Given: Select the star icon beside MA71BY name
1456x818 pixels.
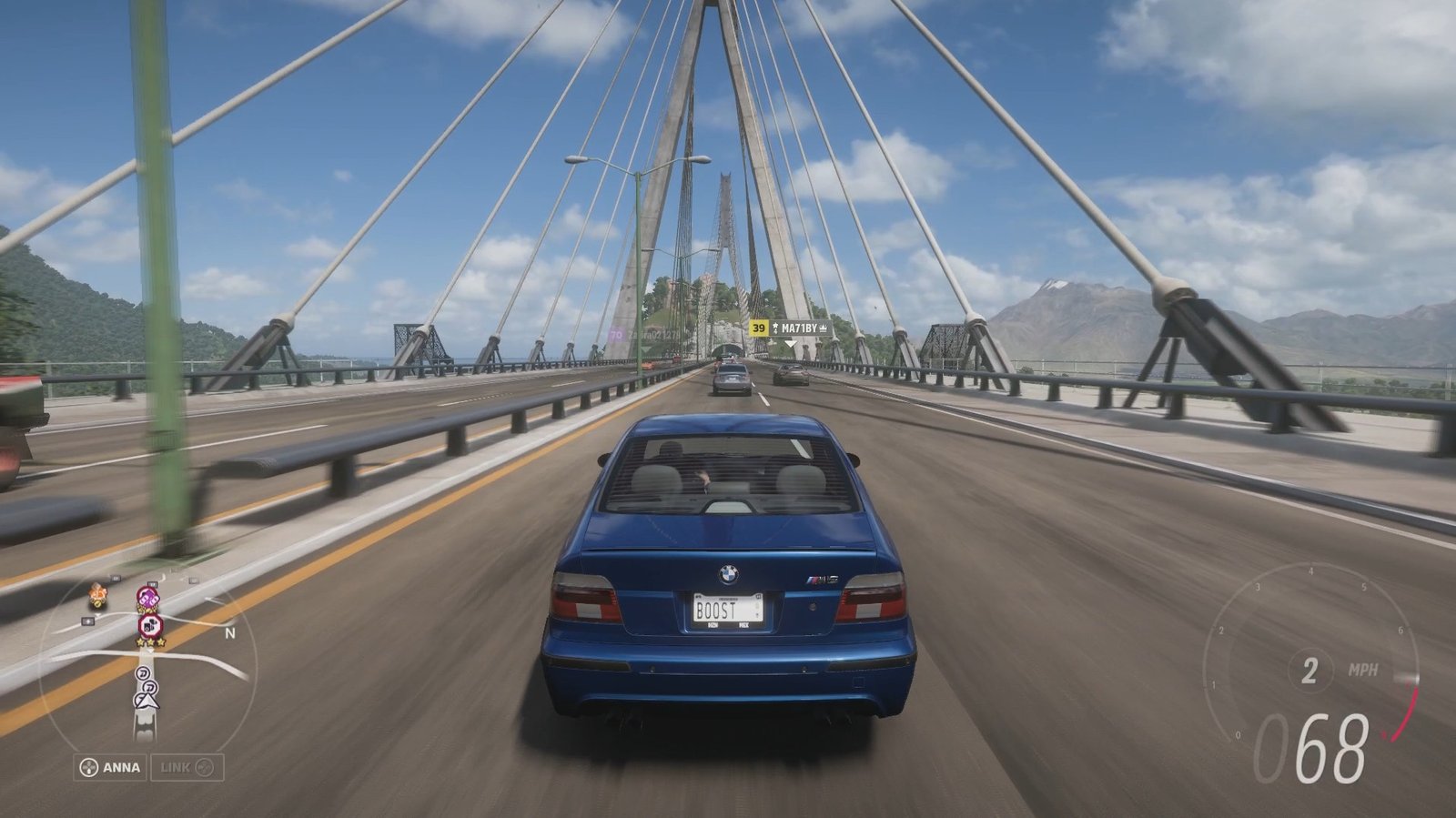Looking at the screenshot, I should [775, 328].
